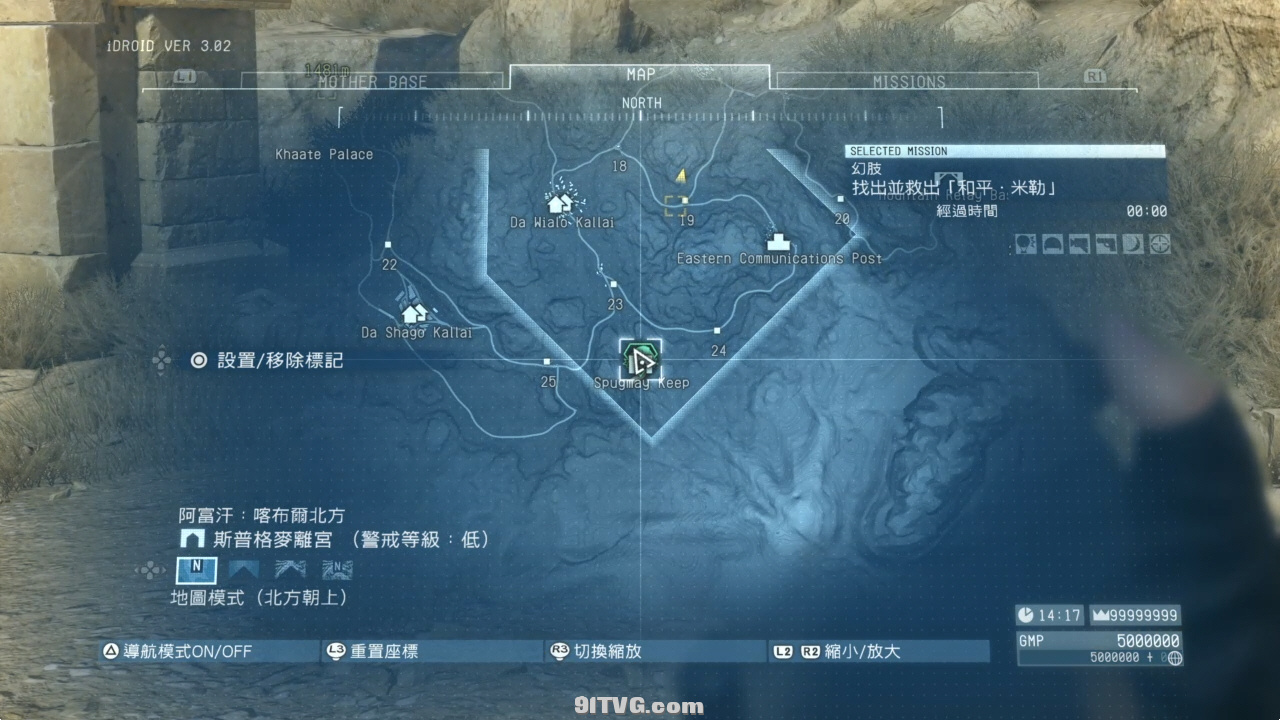This screenshot has height=720, width=1280.
Task: Click the yellow arrow player marker
Action: coord(681,176)
